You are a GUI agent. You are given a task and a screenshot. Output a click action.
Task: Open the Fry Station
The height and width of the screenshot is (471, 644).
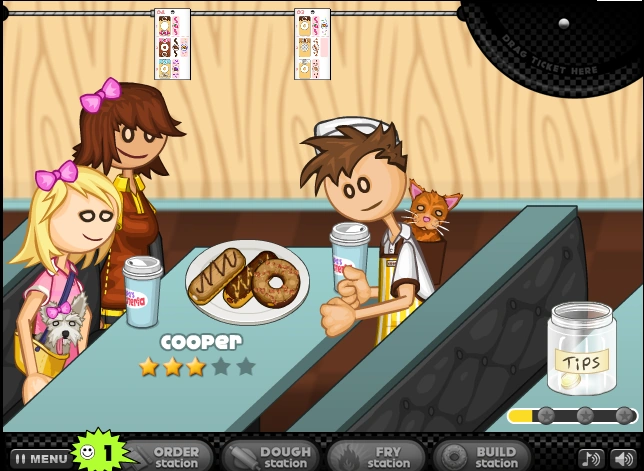tap(376, 456)
